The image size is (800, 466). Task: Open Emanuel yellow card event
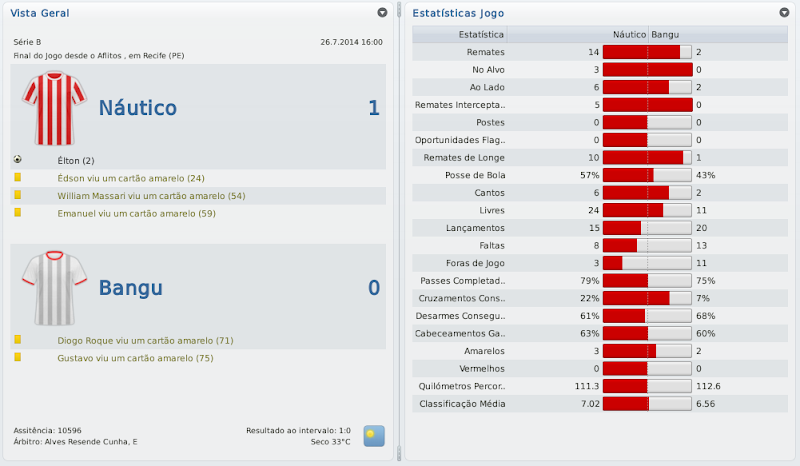(137, 214)
